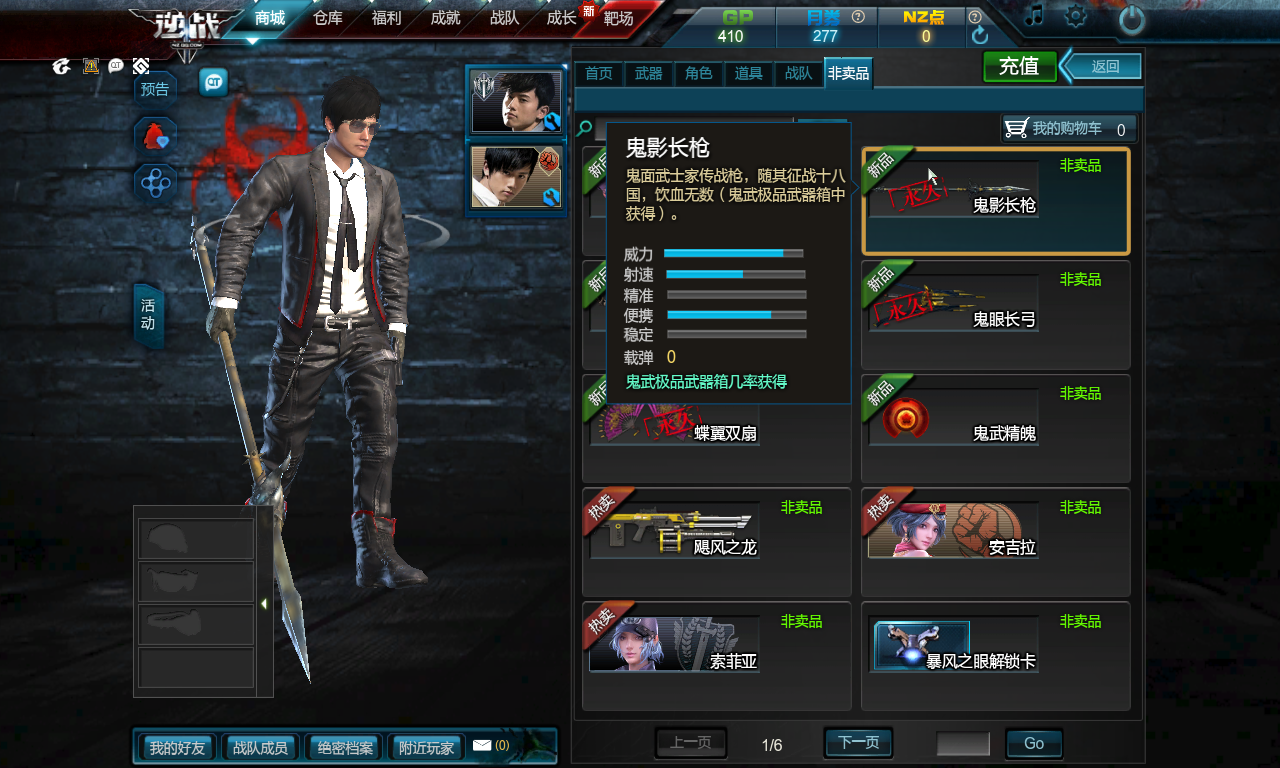Open the gear settings icon
Screen dimensions: 1280x768
click(x=1076, y=16)
